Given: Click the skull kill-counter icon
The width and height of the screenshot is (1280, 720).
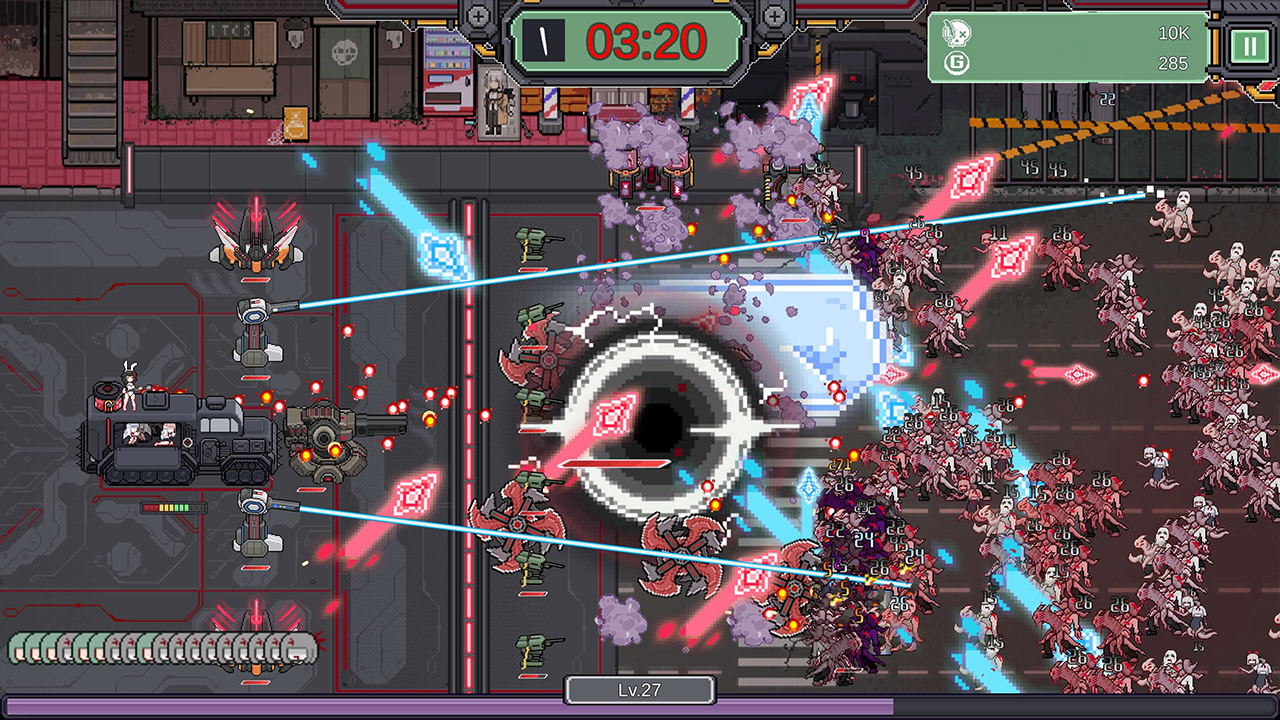Looking at the screenshot, I should [x=955, y=31].
